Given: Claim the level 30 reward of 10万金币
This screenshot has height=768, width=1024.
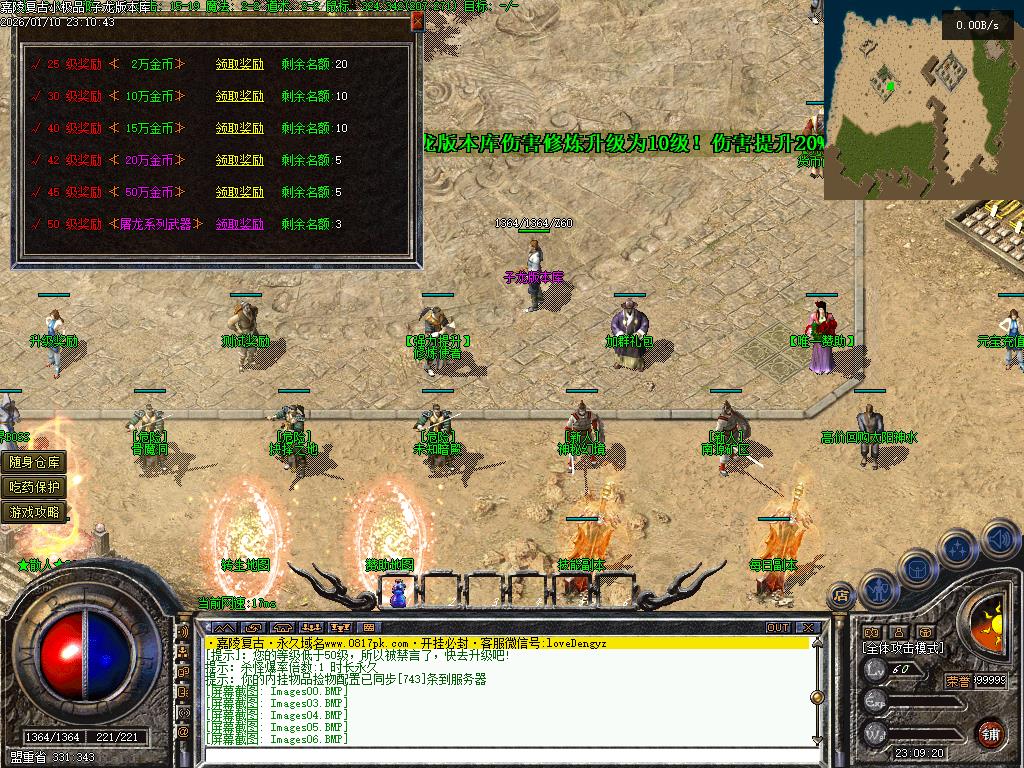Looking at the screenshot, I should (240, 96).
